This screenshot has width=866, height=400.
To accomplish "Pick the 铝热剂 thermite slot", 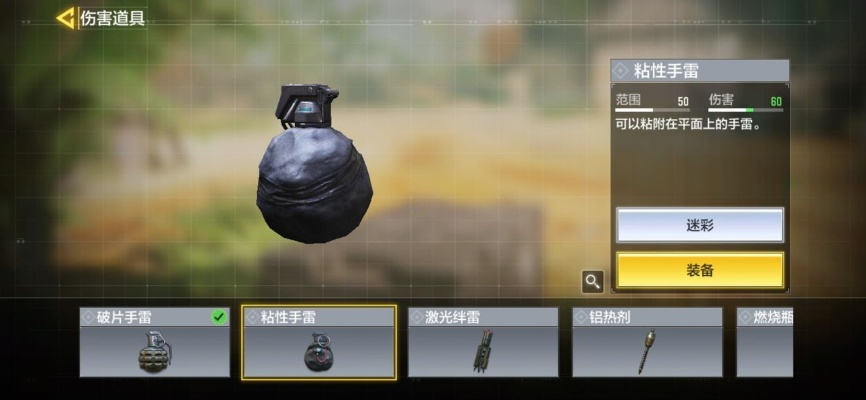I will coord(647,342).
